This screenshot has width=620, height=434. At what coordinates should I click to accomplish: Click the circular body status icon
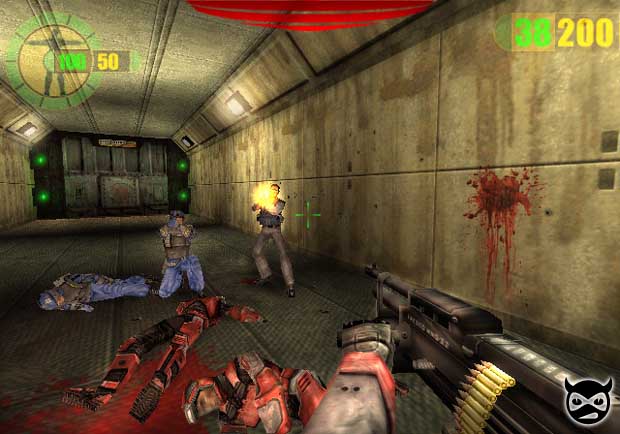point(50,59)
